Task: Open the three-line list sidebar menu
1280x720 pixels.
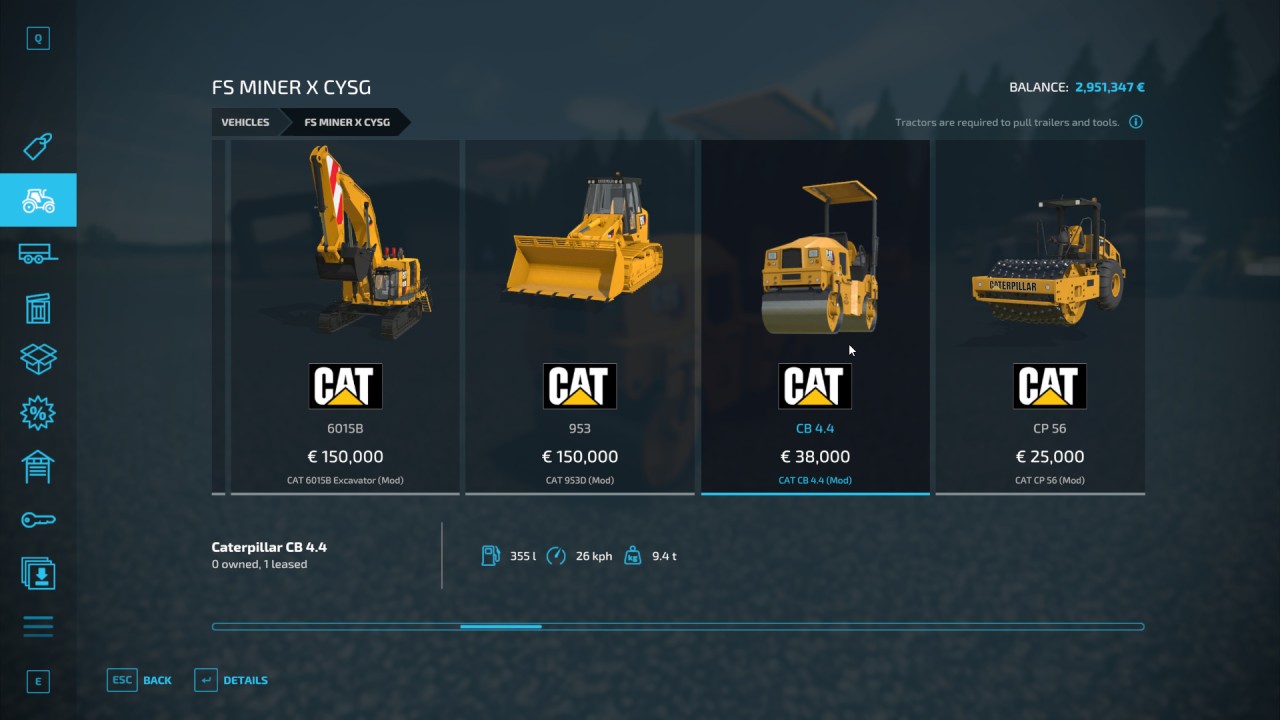Action: [x=38, y=627]
